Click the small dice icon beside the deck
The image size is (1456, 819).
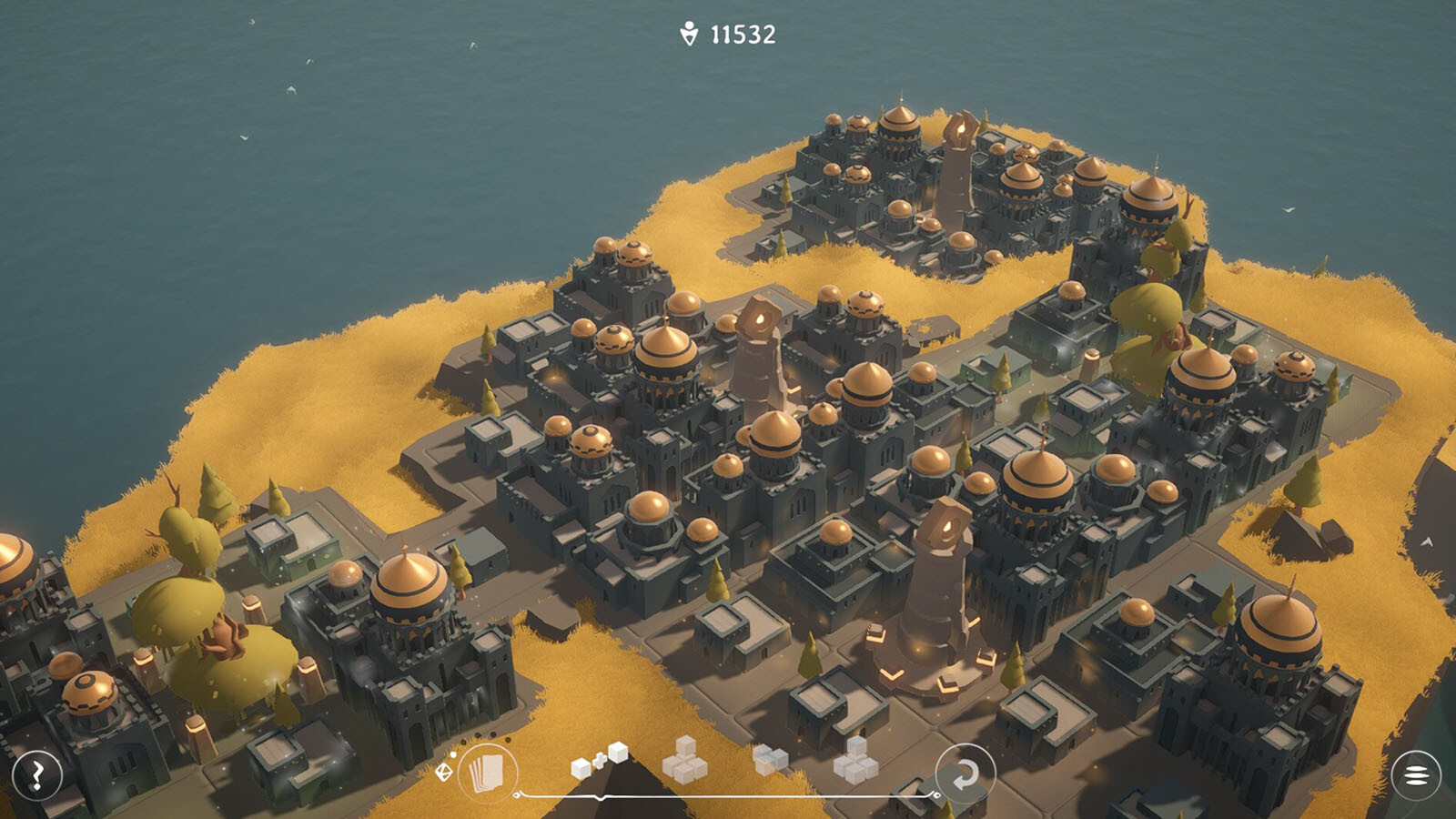coord(444,772)
